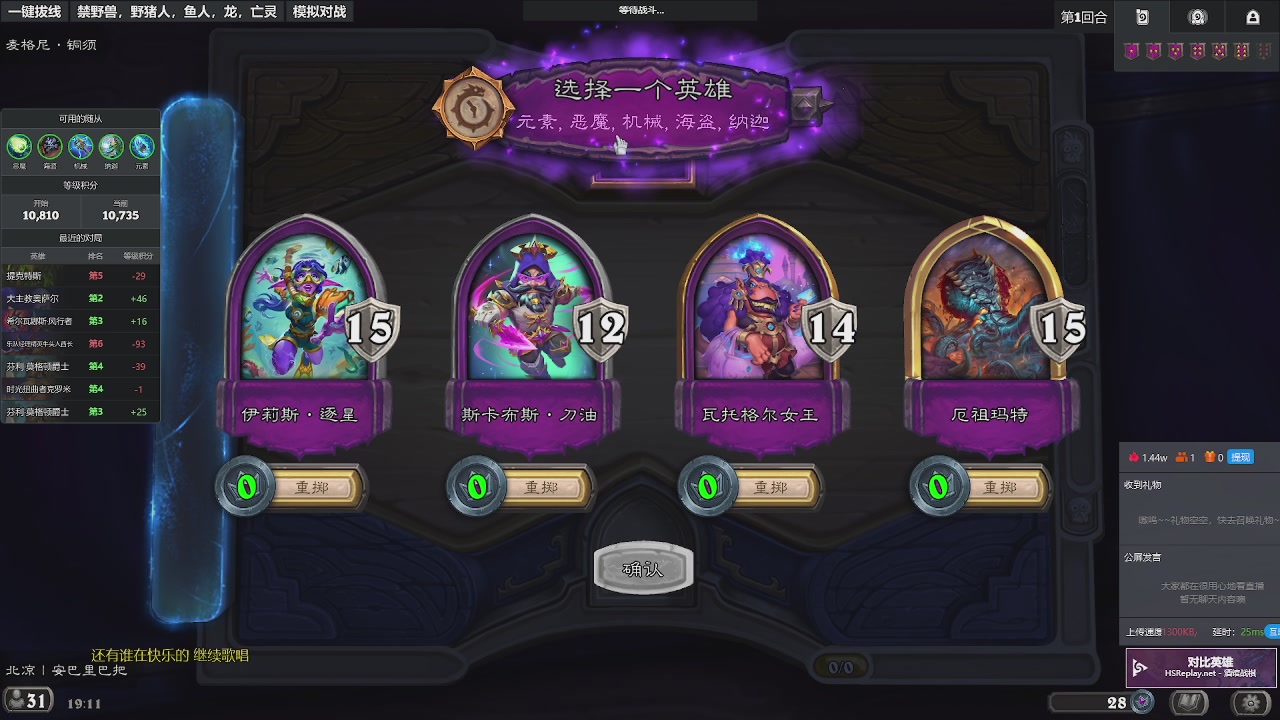1280x720 pixels.
Task: Toggle the lock icon in the top-right overlay
Action: (x=1253, y=17)
